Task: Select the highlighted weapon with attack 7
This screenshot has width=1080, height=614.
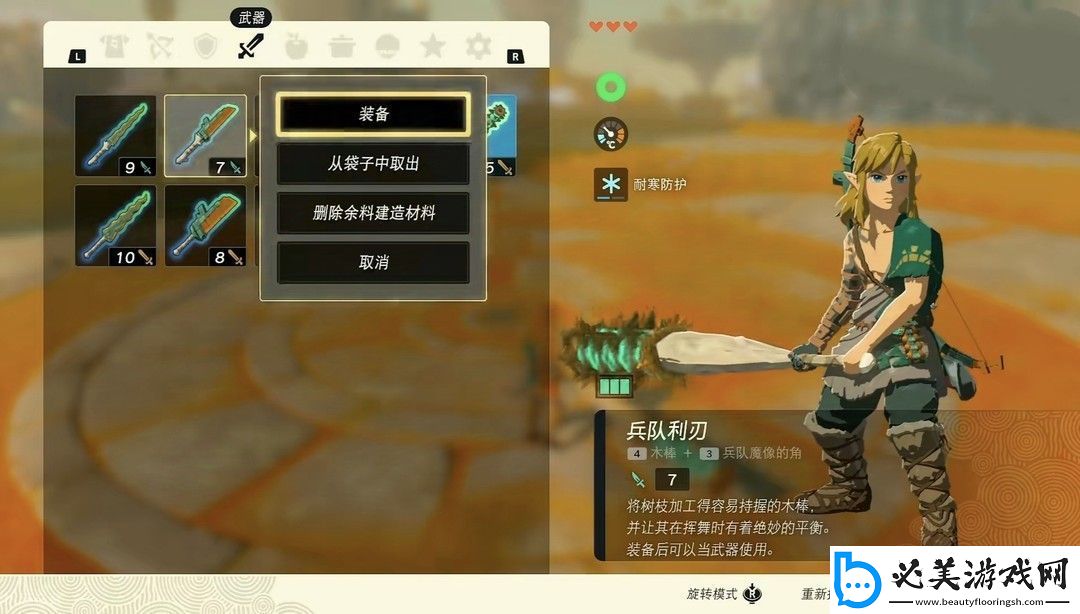Action: point(205,136)
